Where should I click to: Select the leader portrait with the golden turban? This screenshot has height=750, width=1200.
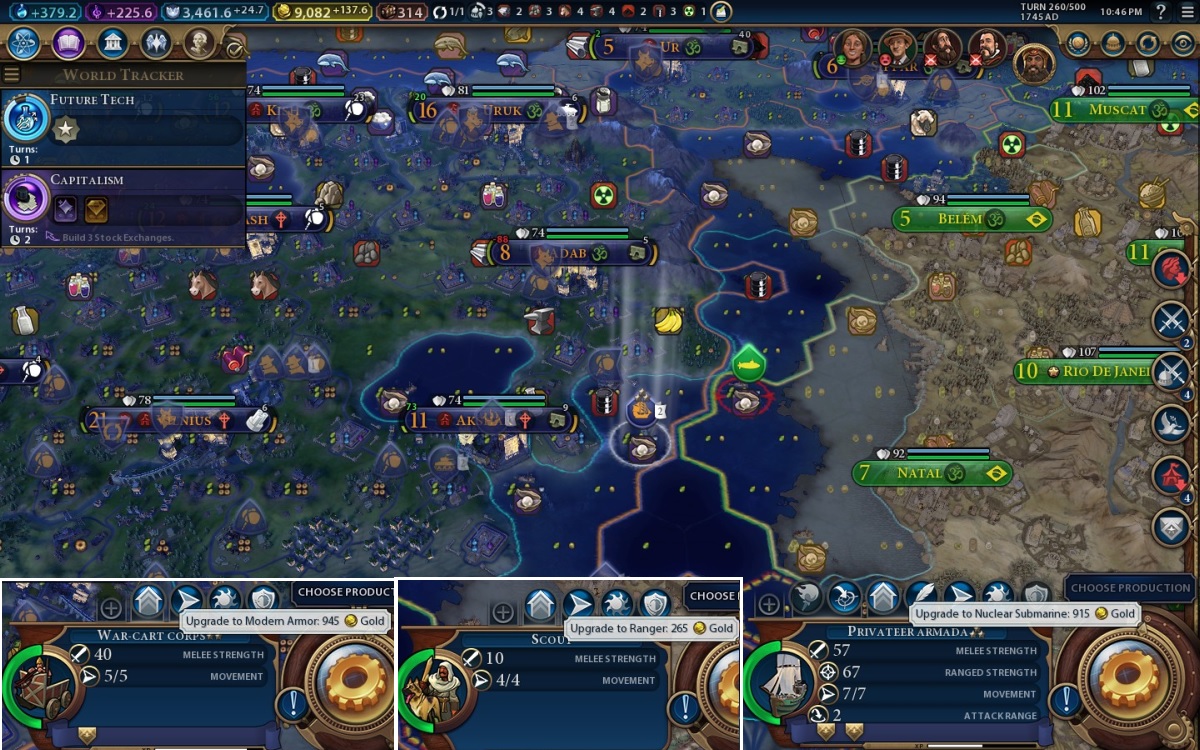click(1034, 64)
